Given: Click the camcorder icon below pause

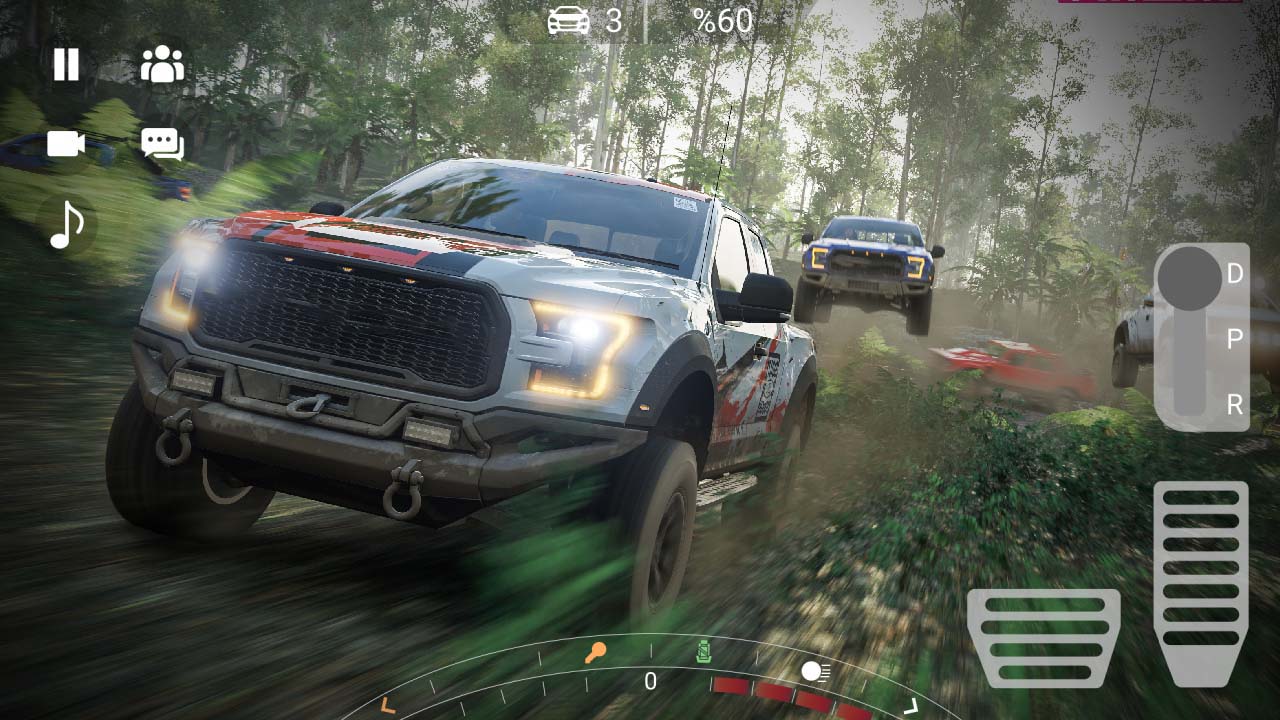Looking at the screenshot, I should click(64, 144).
